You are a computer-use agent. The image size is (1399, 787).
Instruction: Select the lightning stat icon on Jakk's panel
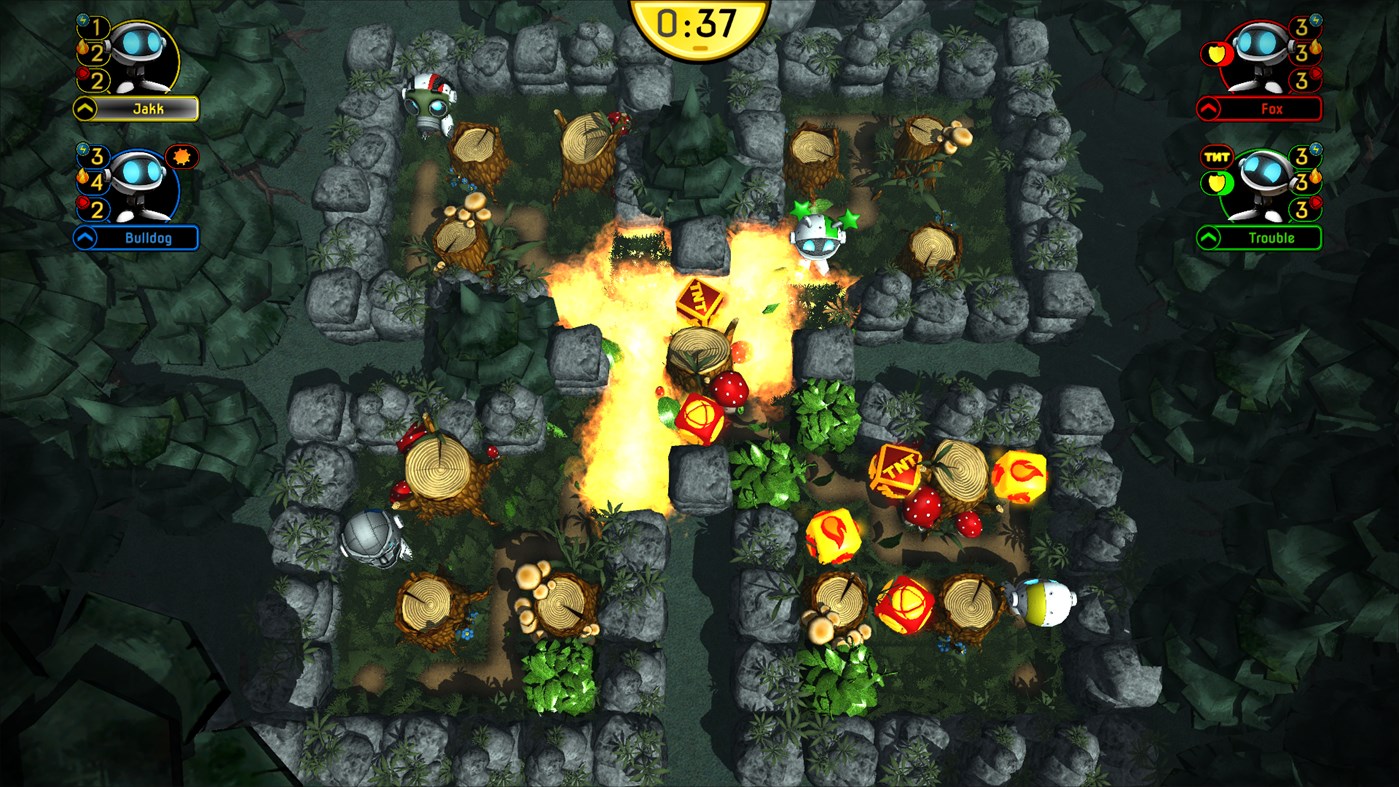[82, 21]
